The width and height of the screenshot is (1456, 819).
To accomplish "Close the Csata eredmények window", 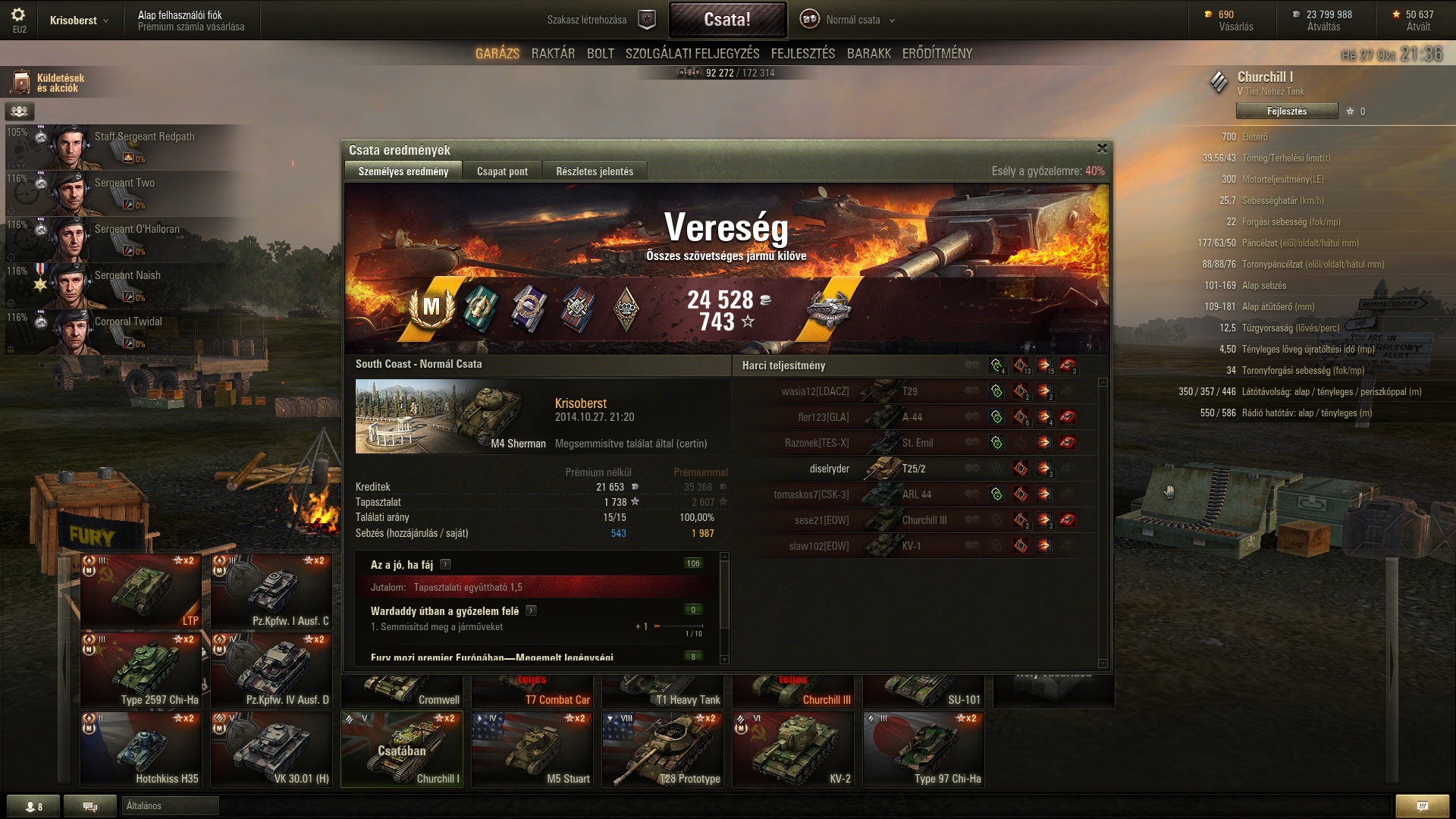I will click(x=1102, y=149).
